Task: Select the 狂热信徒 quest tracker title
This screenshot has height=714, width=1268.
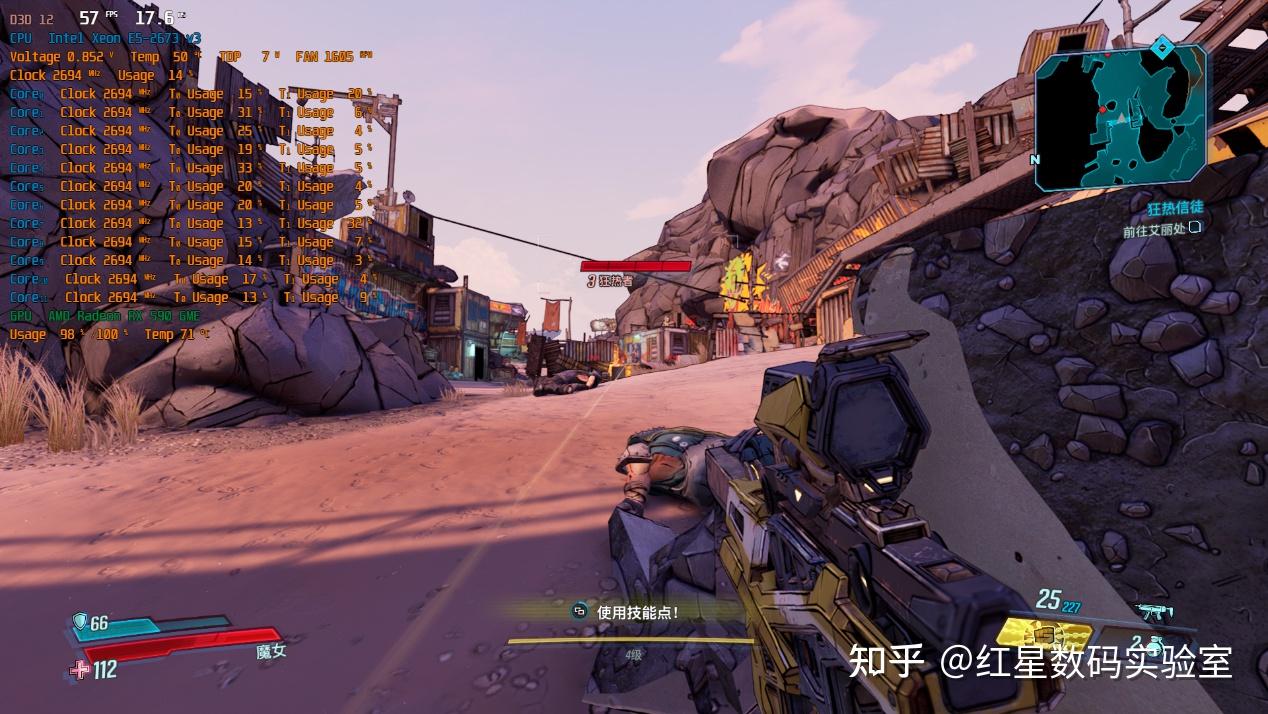Action: (x=1175, y=207)
